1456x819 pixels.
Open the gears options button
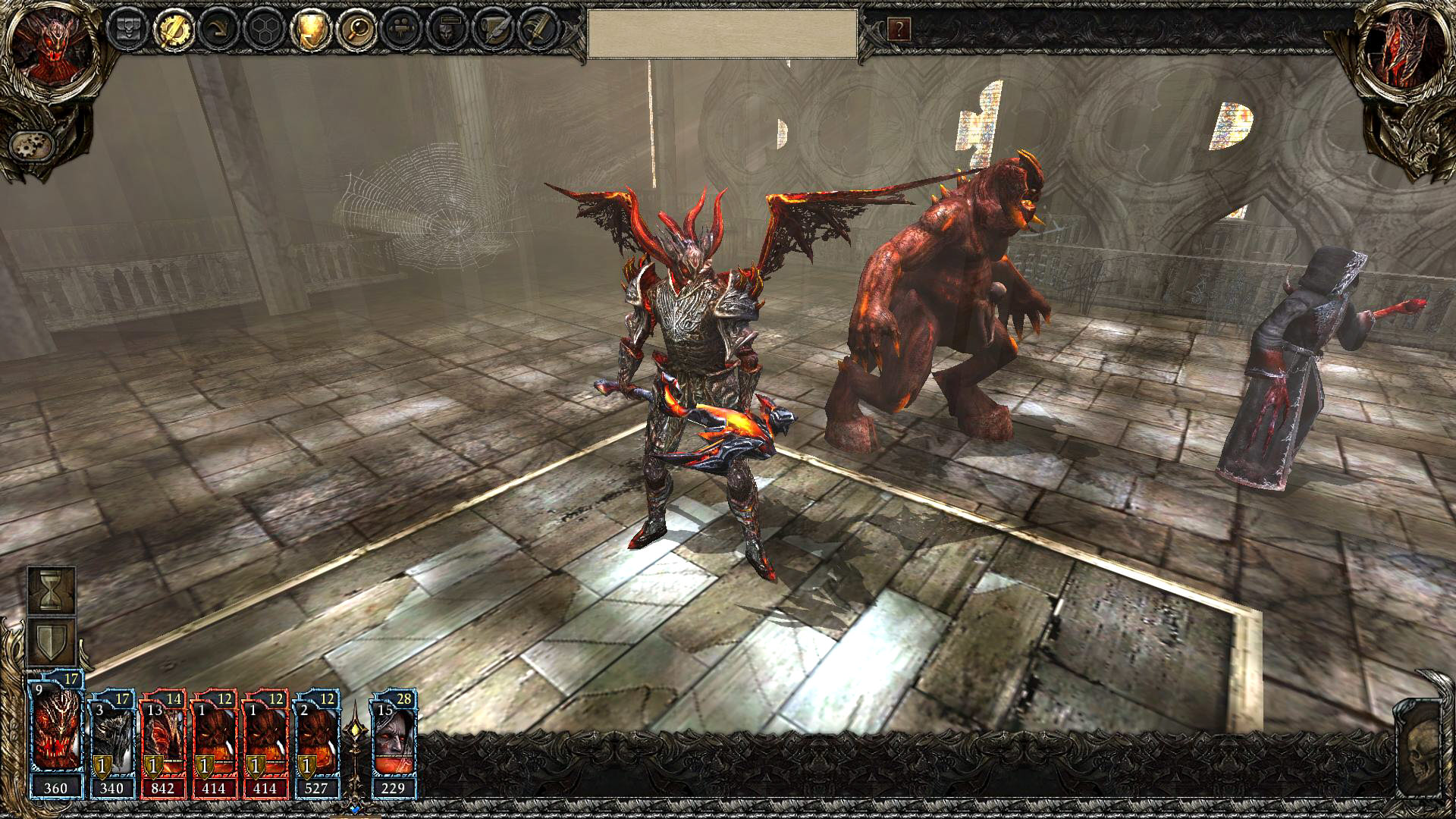pos(31,143)
